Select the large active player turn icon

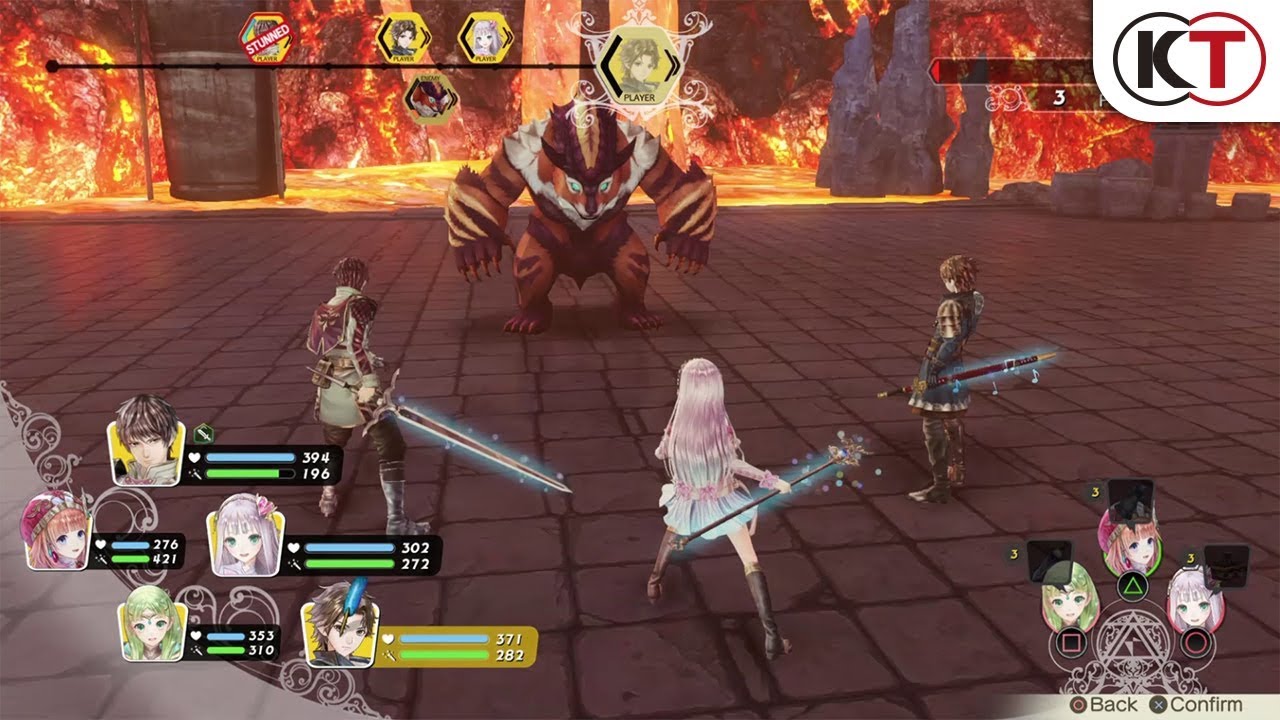639,65
